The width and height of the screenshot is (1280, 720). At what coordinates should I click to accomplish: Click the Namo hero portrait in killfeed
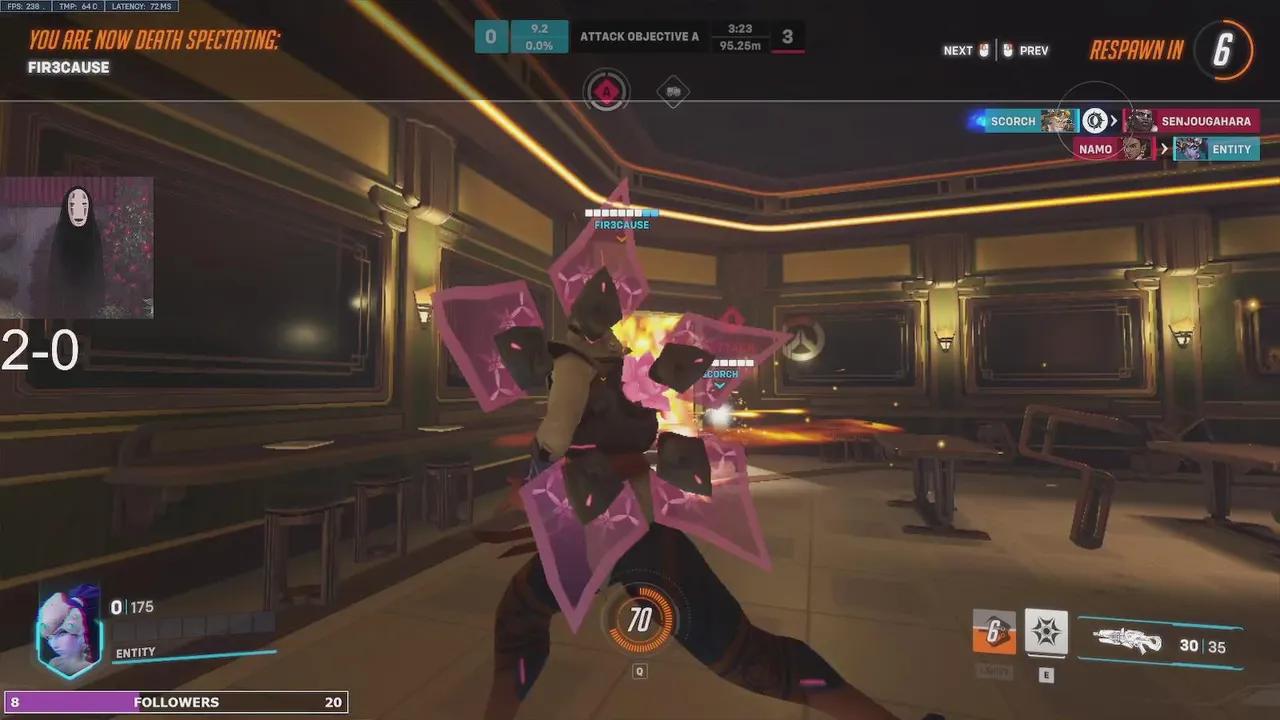[x=1139, y=148]
